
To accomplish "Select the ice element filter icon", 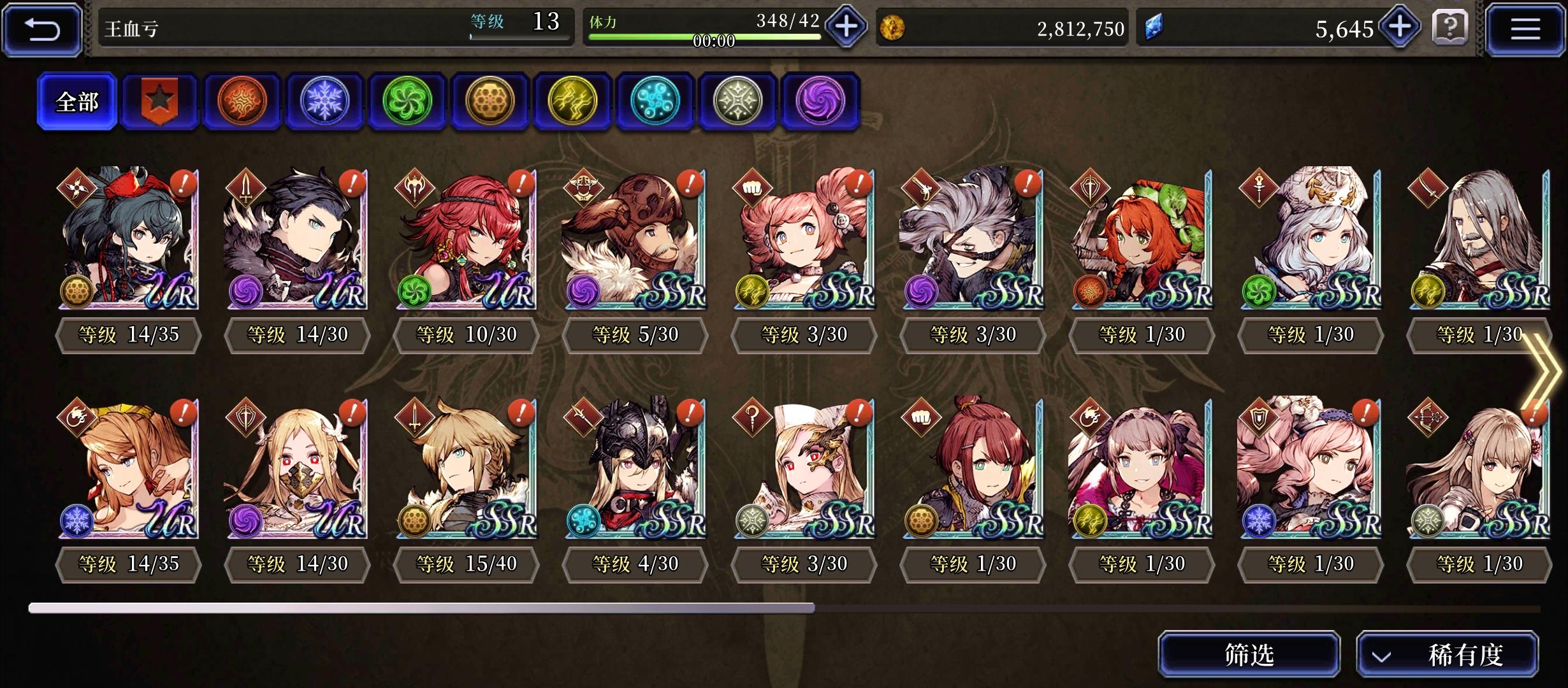I will pos(325,102).
